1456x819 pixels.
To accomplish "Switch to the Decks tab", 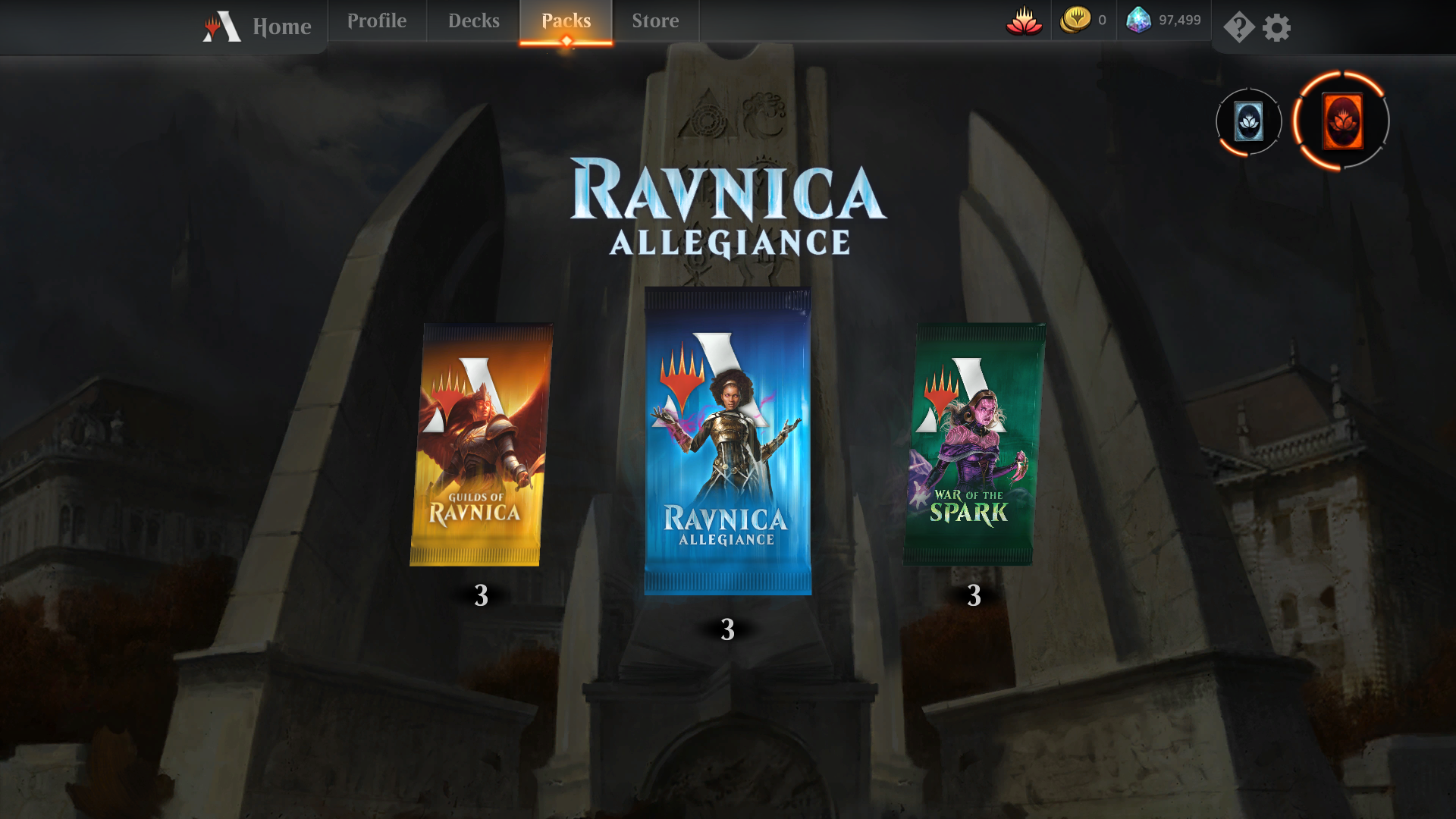I will (x=473, y=21).
